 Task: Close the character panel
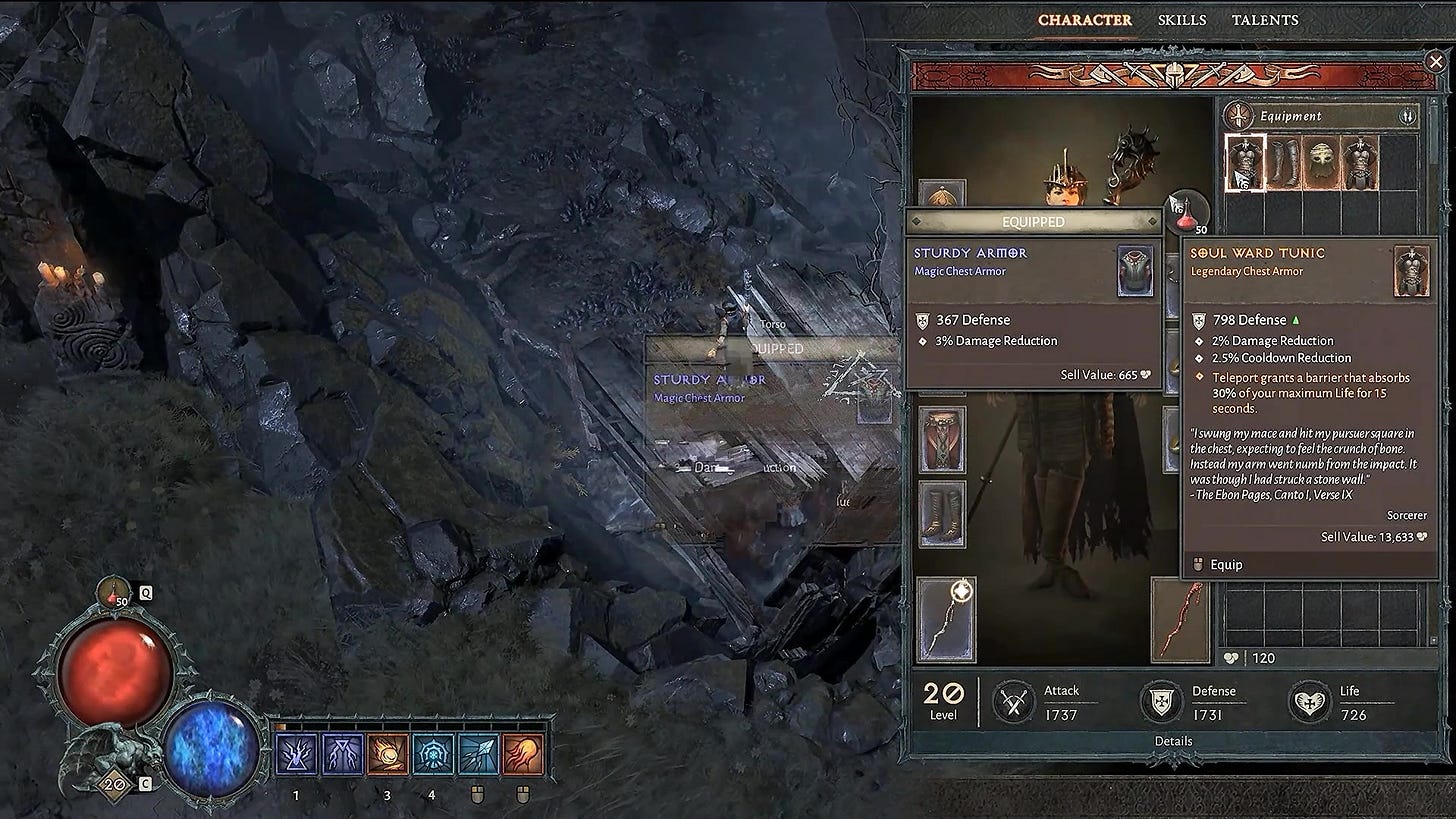click(1435, 62)
